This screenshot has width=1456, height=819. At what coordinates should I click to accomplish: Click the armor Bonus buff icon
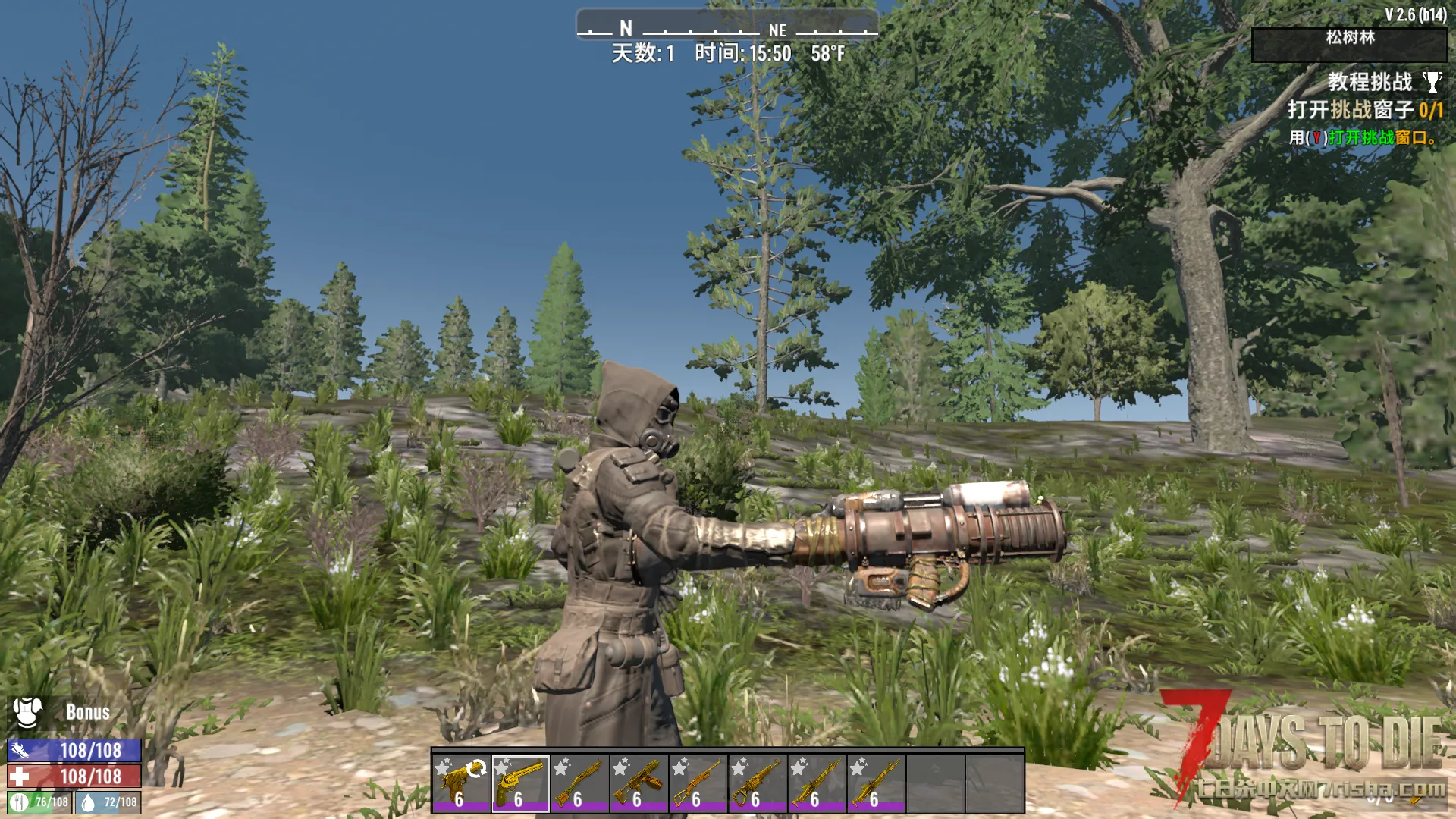[27, 712]
